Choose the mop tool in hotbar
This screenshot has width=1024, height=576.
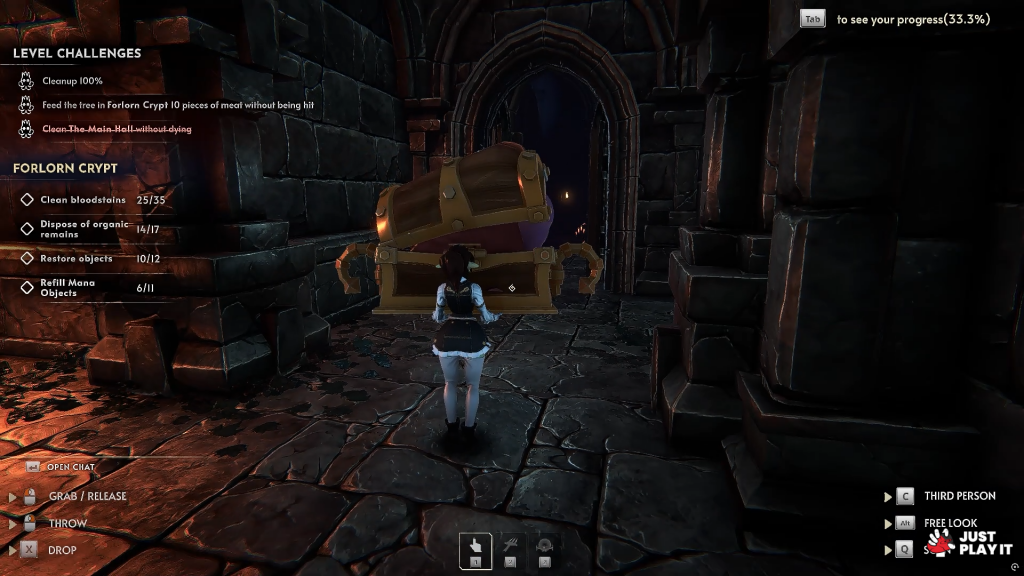click(x=510, y=550)
